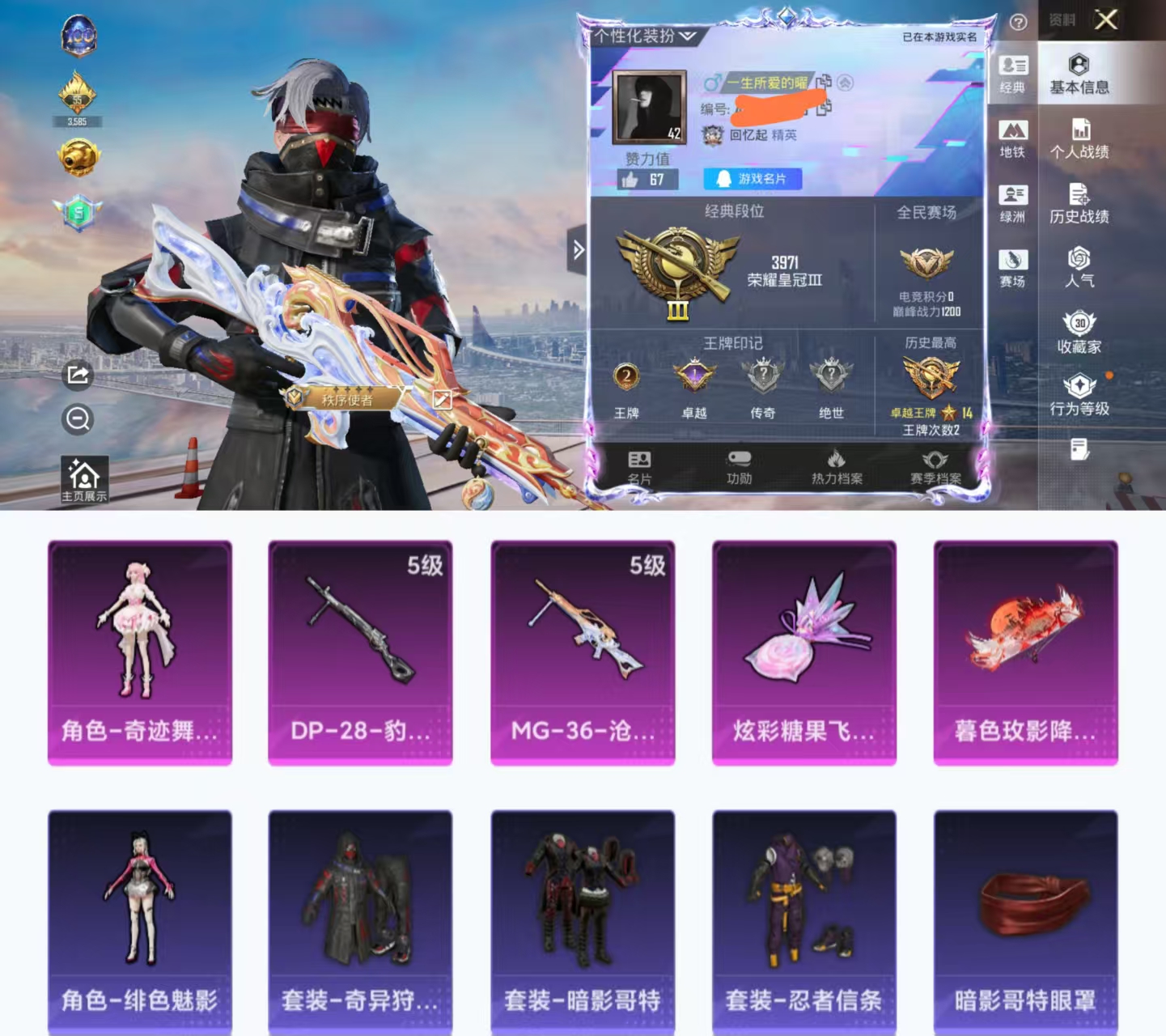Switch to 个人战绩 personal stats
Viewport: 1166px width, 1036px height.
(1079, 138)
